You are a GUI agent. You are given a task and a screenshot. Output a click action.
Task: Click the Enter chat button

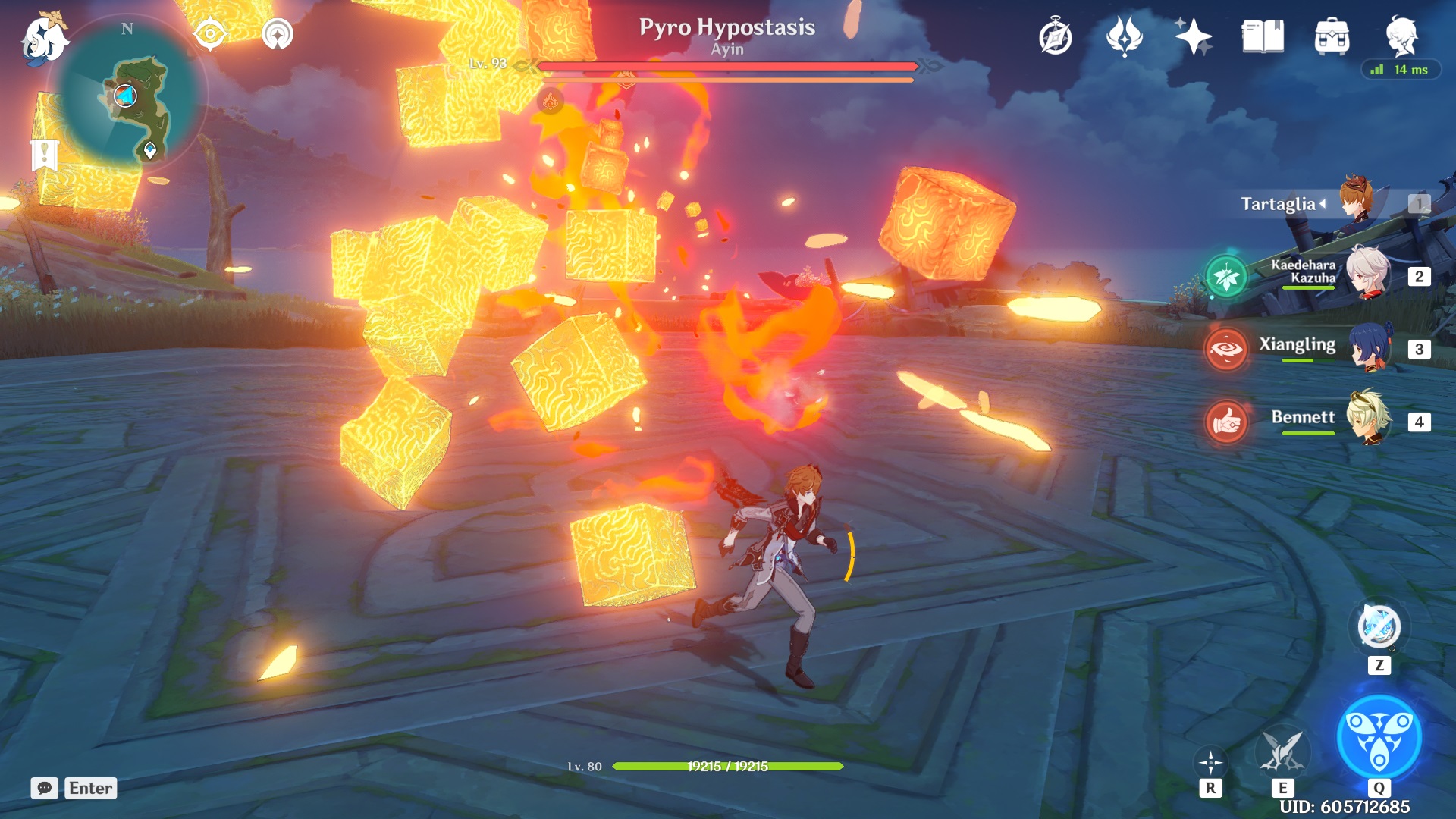[x=90, y=789]
